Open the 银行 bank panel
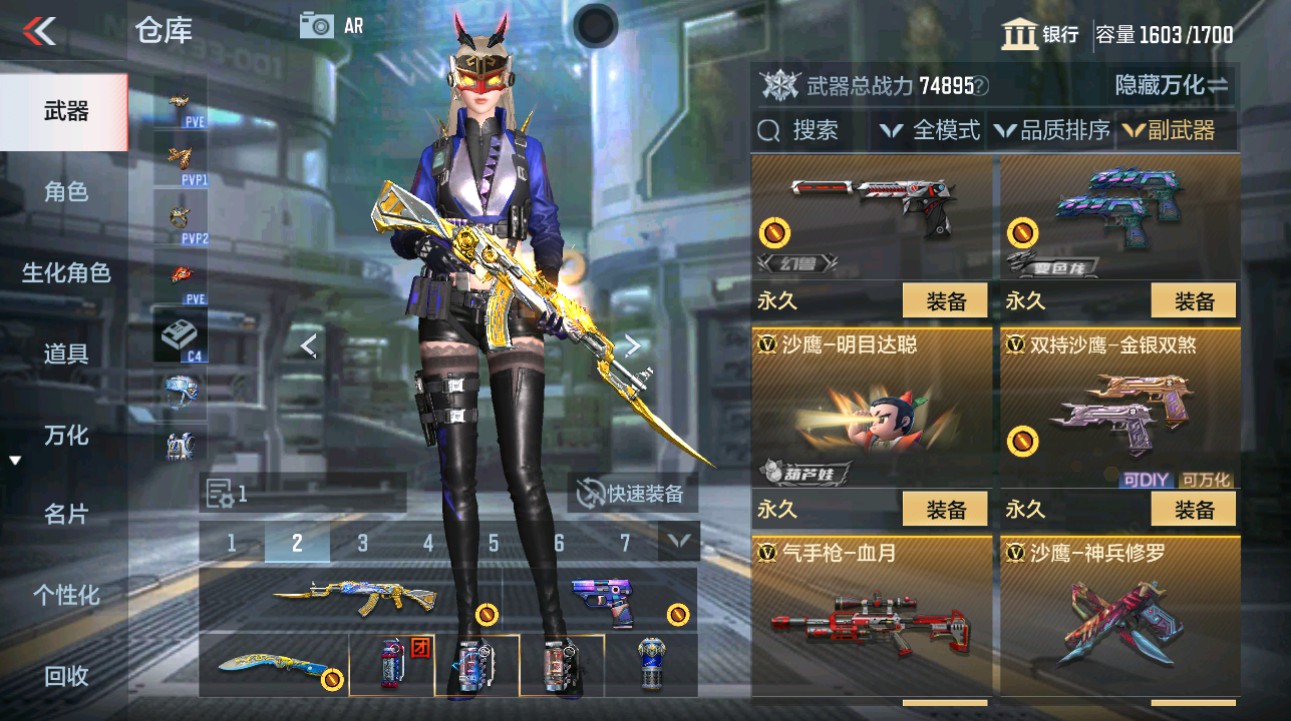1291x721 pixels. [1040, 34]
